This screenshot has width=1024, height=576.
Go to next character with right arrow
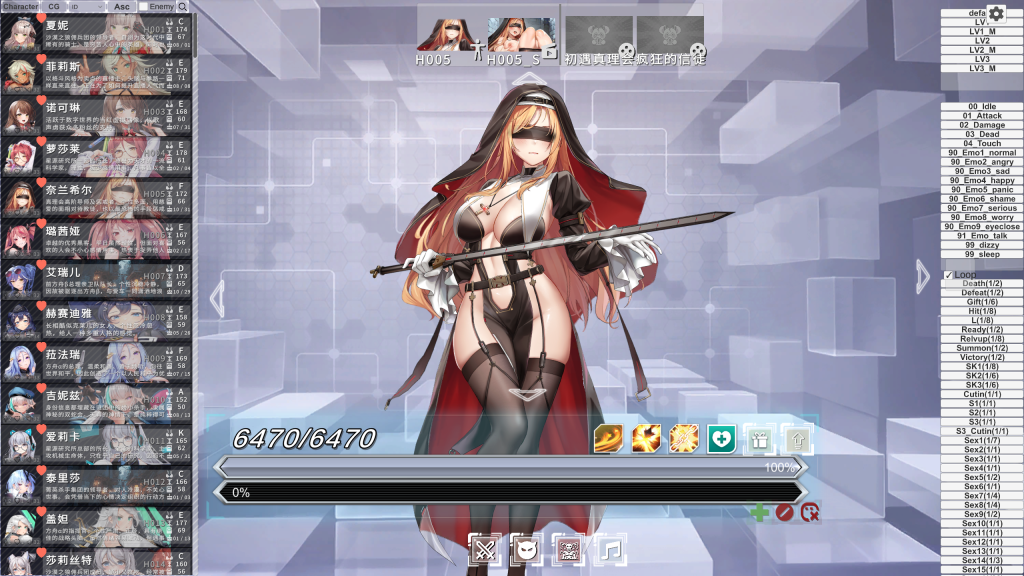click(x=923, y=275)
